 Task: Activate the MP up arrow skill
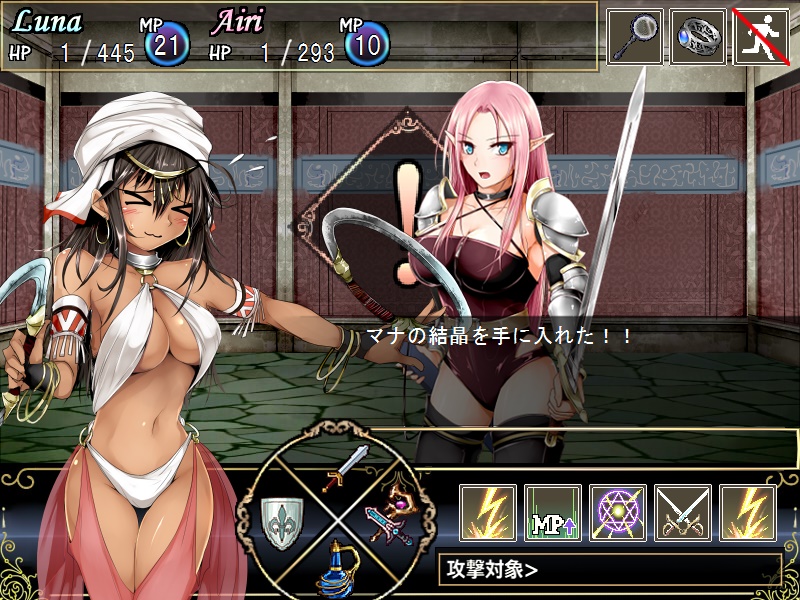pos(553,513)
